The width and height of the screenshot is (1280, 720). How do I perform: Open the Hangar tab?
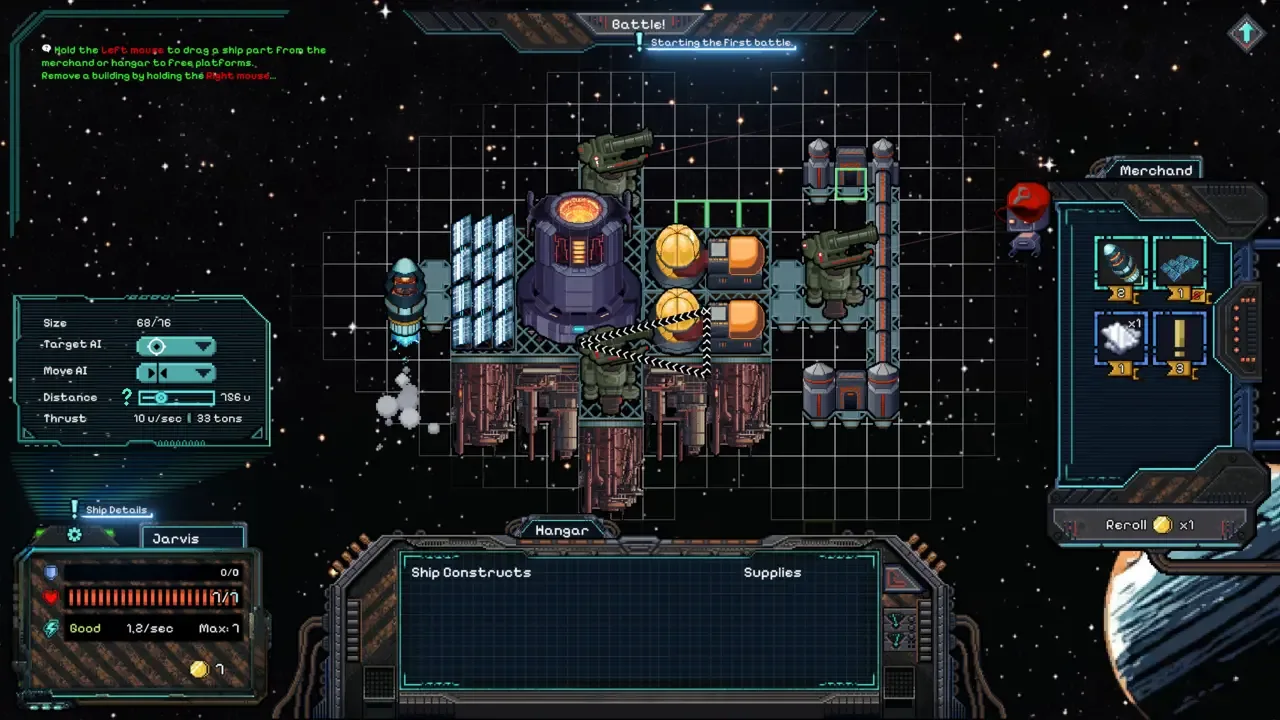[x=562, y=531]
